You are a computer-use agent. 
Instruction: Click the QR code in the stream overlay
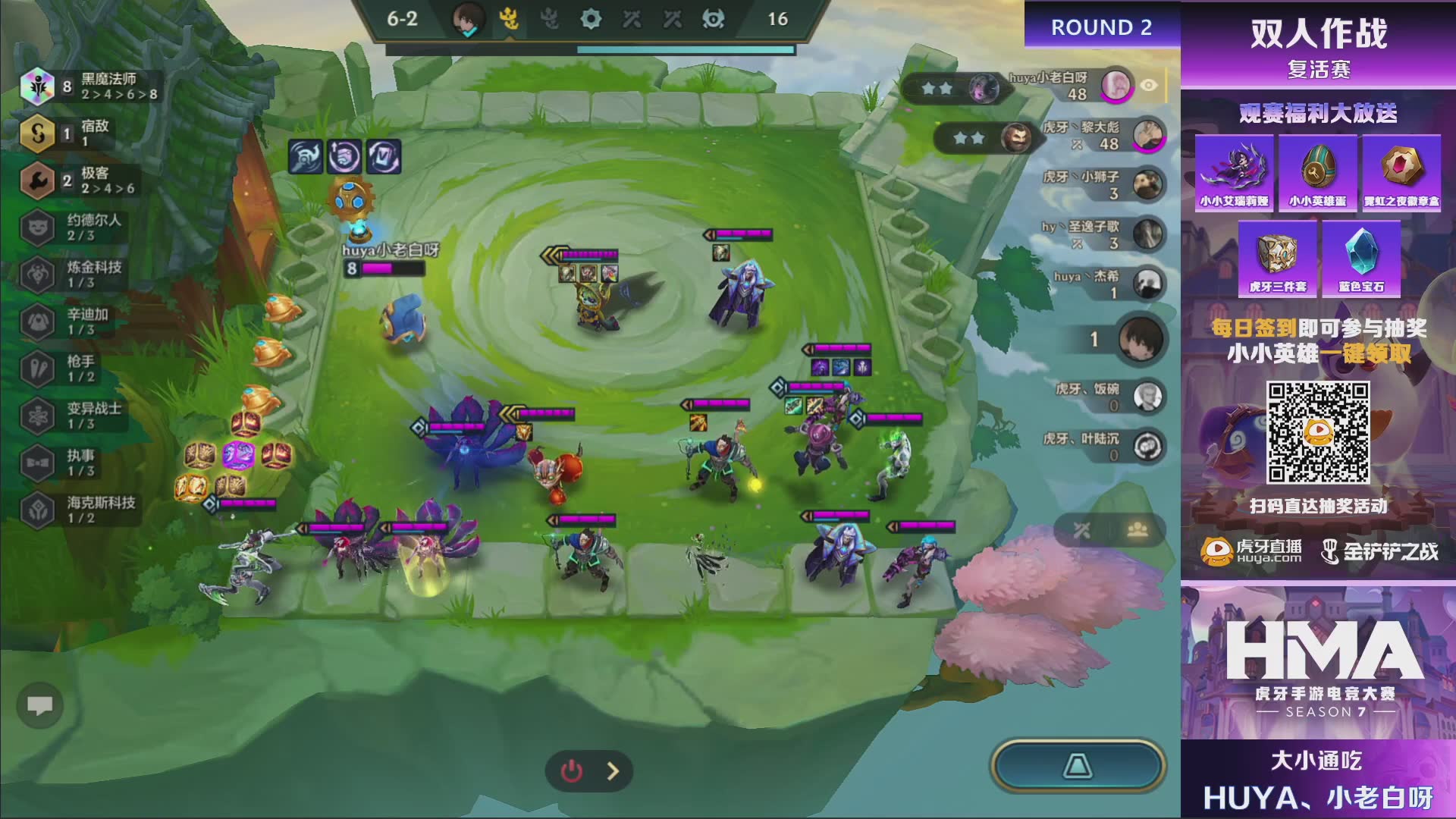point(1318,432)
